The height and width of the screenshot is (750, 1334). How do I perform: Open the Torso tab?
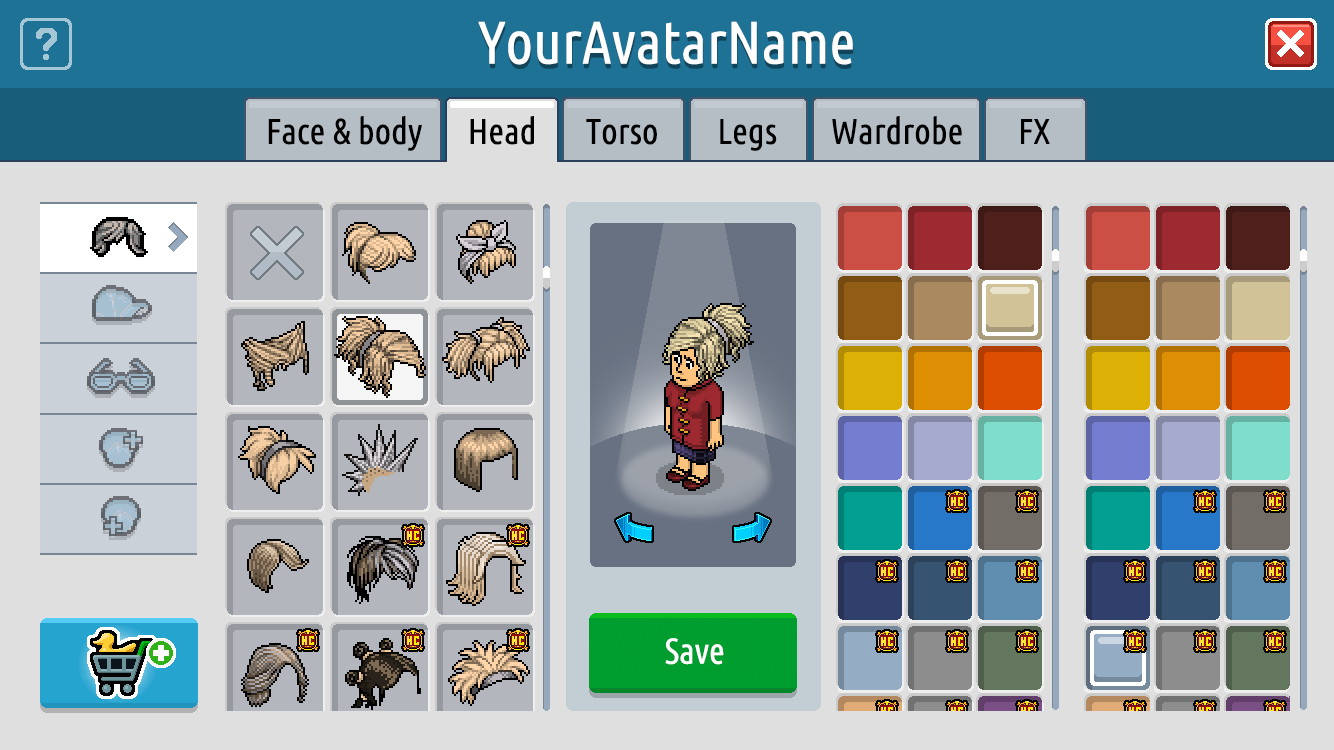tap(622, 131)
